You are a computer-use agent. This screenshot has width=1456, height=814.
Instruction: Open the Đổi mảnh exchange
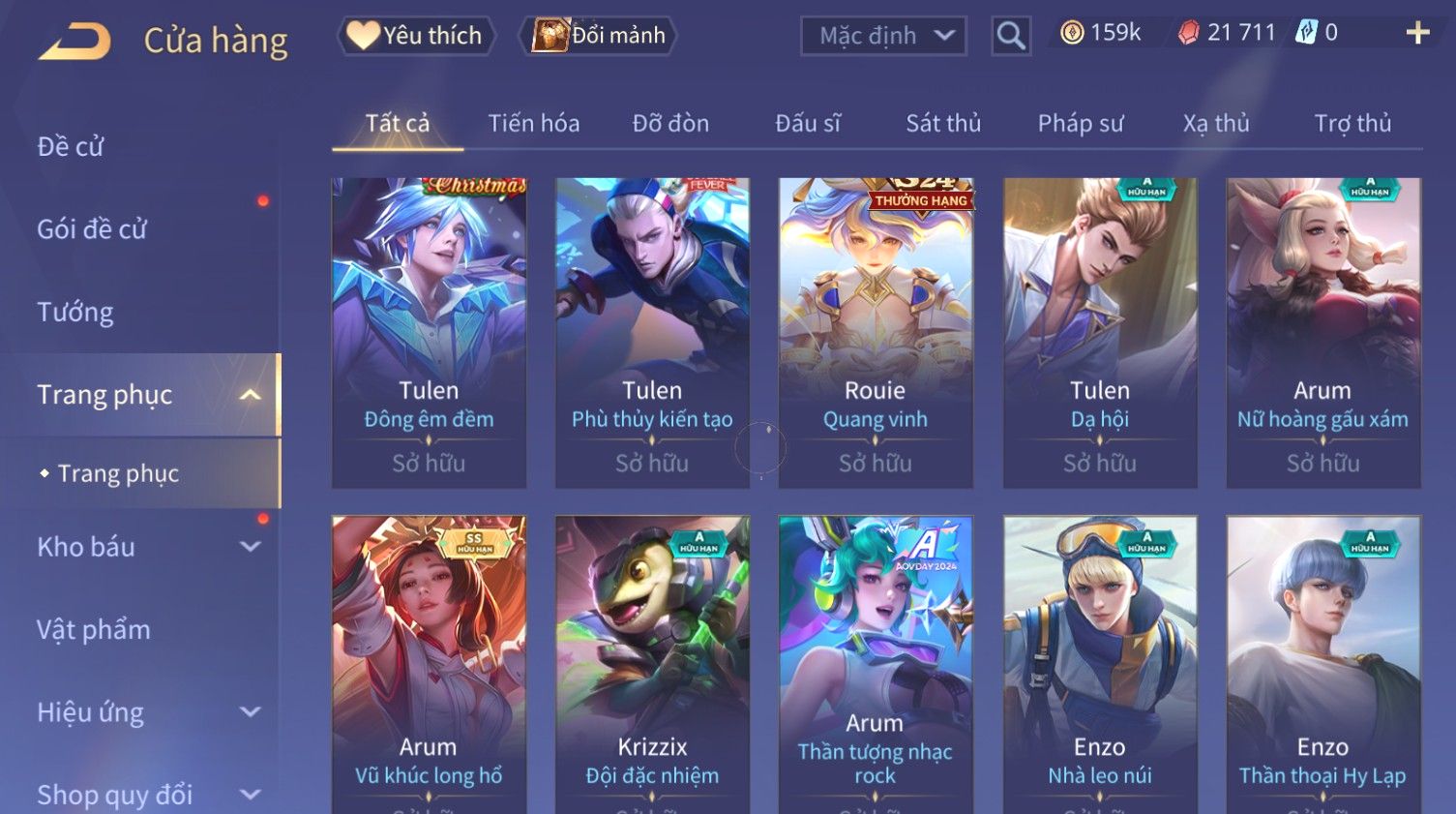[599, 36]
